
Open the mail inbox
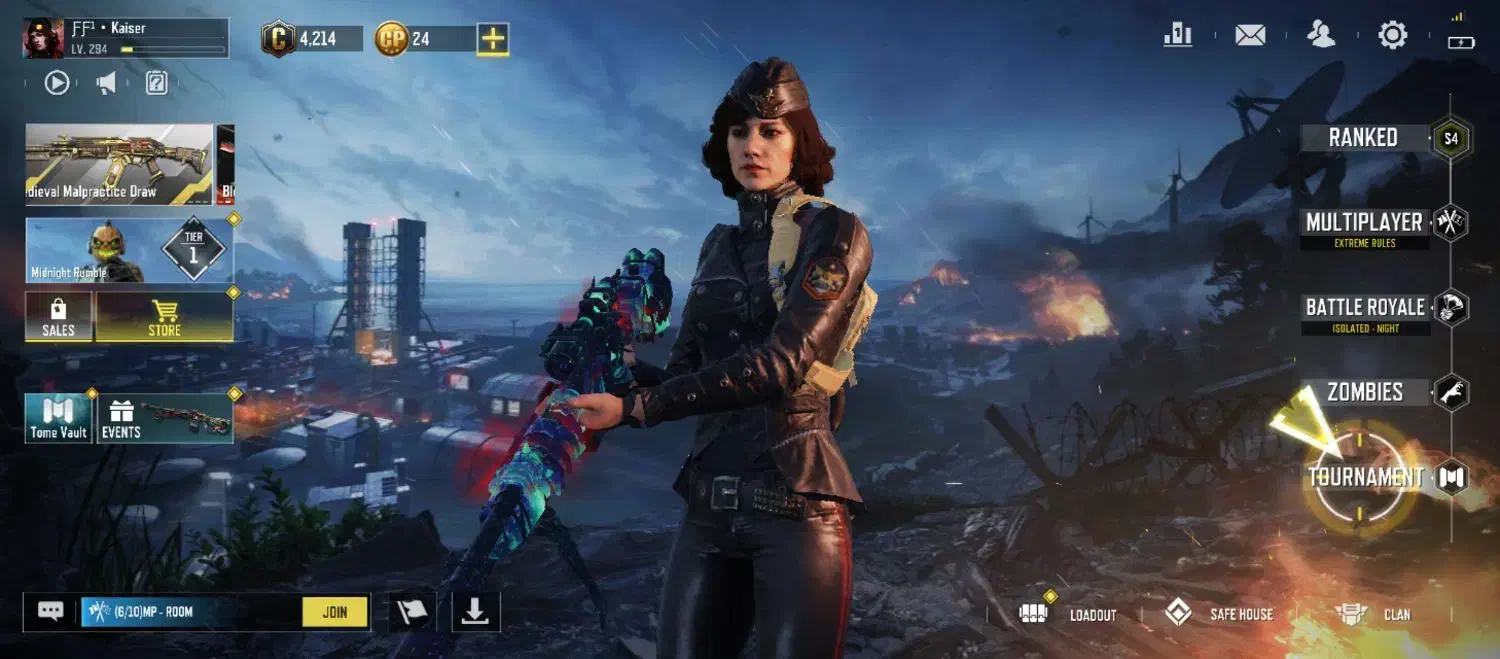pos(1250,35)
